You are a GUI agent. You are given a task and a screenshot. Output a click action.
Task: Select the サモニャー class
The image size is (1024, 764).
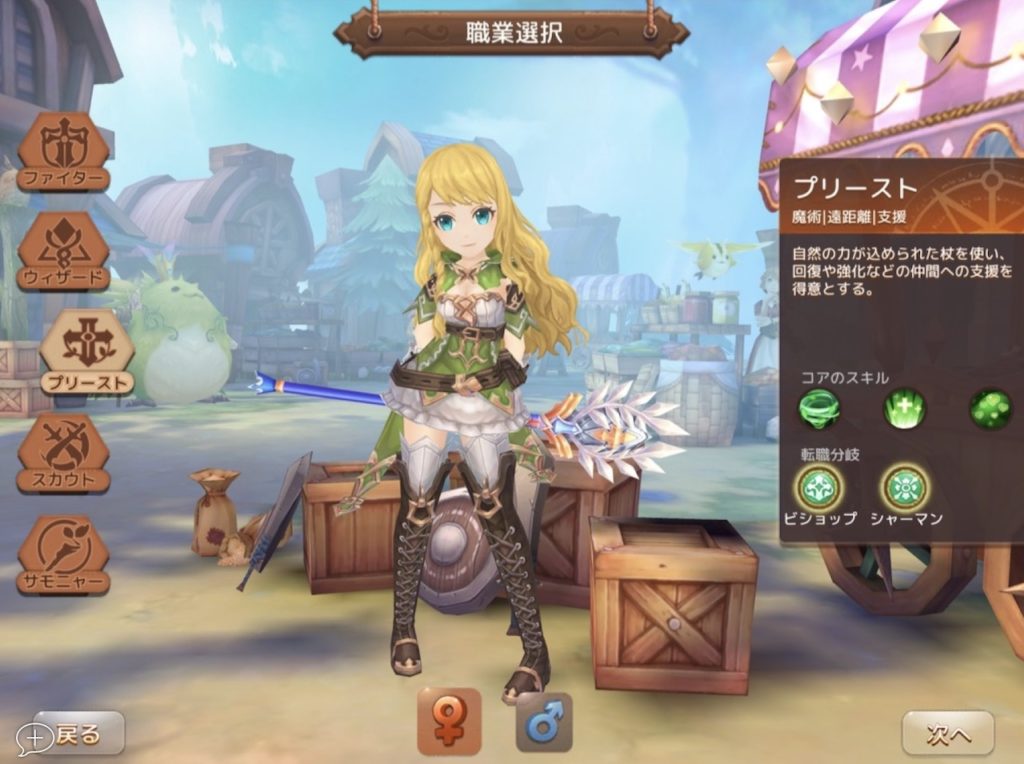click(x=64, y=553)
